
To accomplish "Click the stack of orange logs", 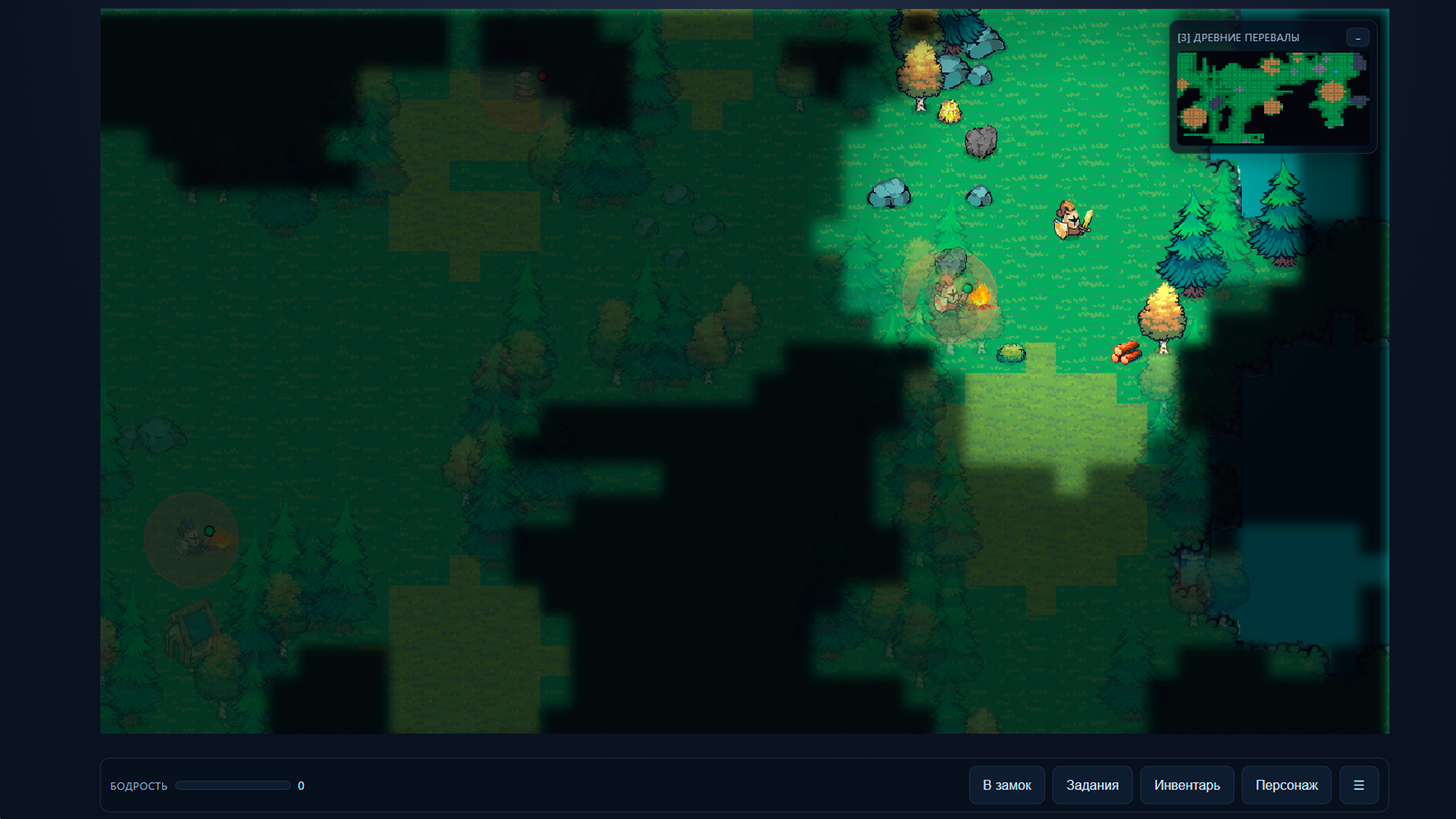I will tap(1126, 353).
